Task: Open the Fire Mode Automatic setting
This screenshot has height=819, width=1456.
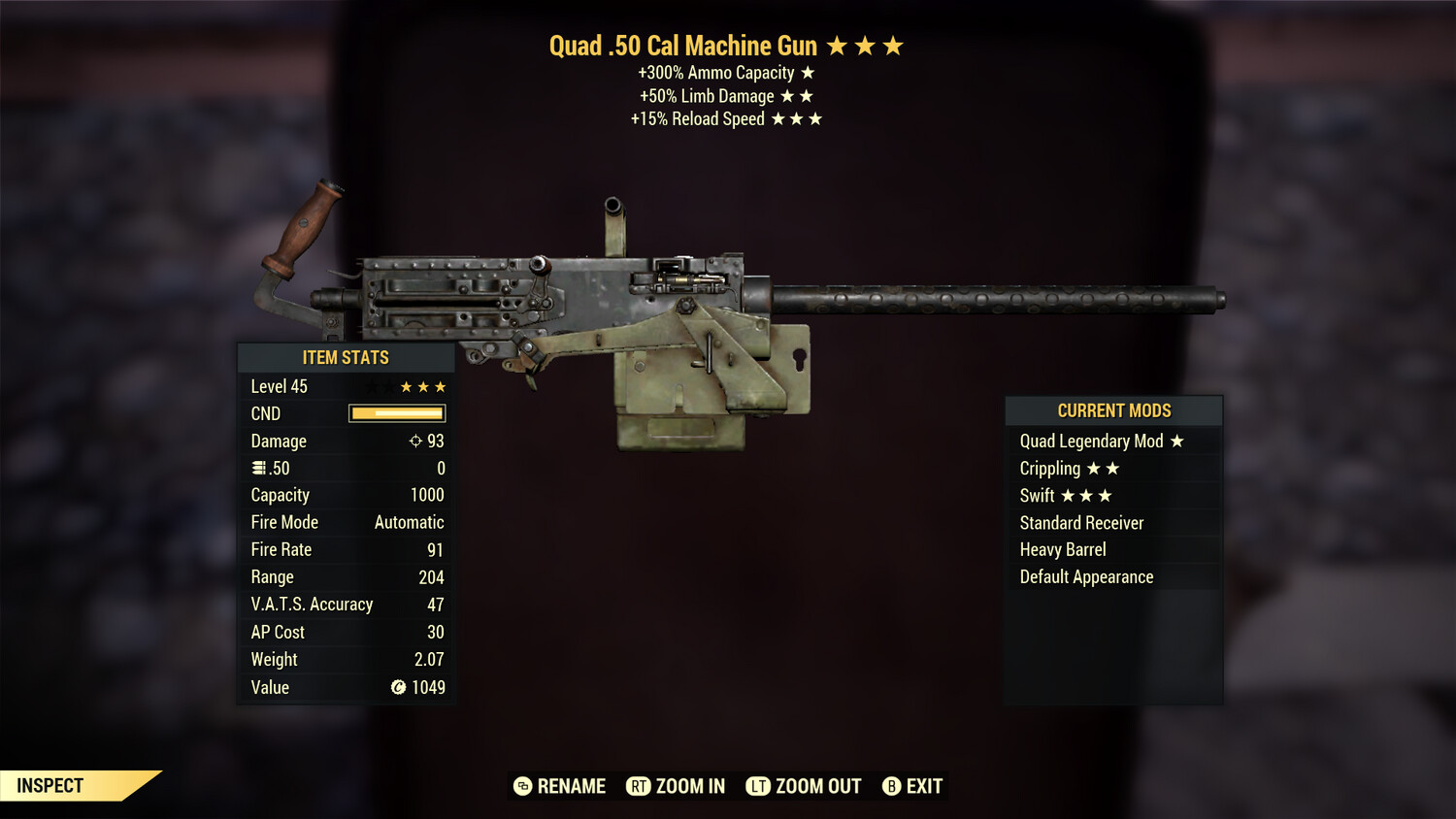Action: pyautogui.click(x=409, y=522)
